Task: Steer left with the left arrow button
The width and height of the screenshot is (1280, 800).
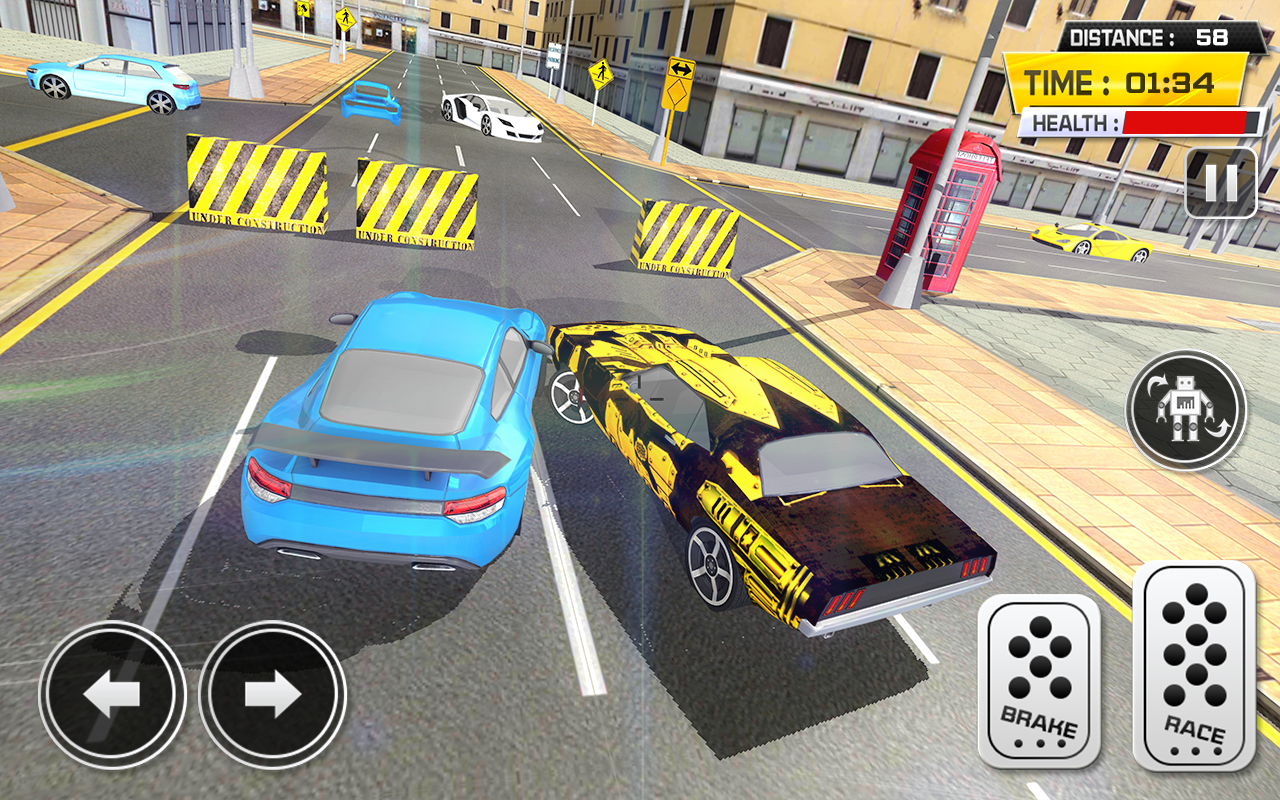Action: pyautogui.click(x=112, y=694)
